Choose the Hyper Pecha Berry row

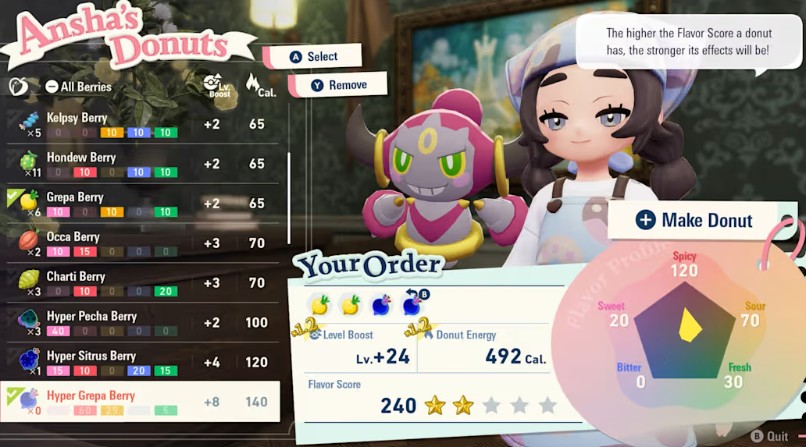140,323
